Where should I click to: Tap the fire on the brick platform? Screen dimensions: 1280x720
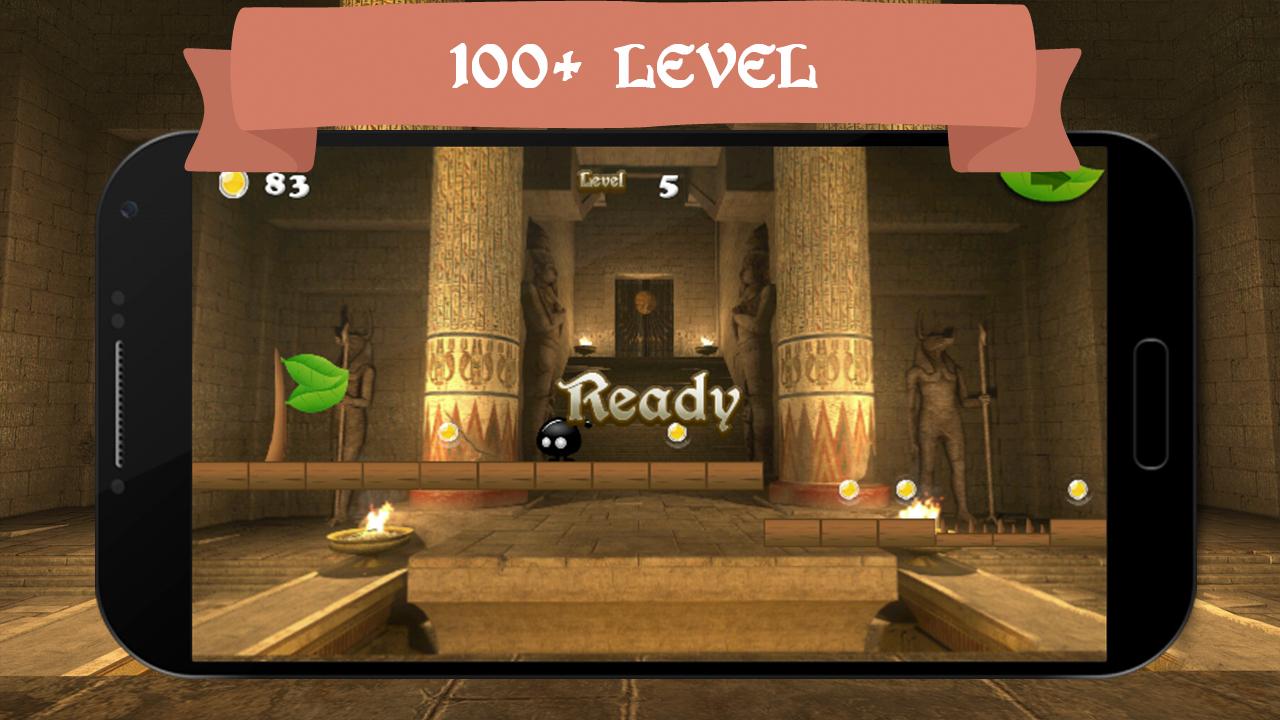click(921, 512)
